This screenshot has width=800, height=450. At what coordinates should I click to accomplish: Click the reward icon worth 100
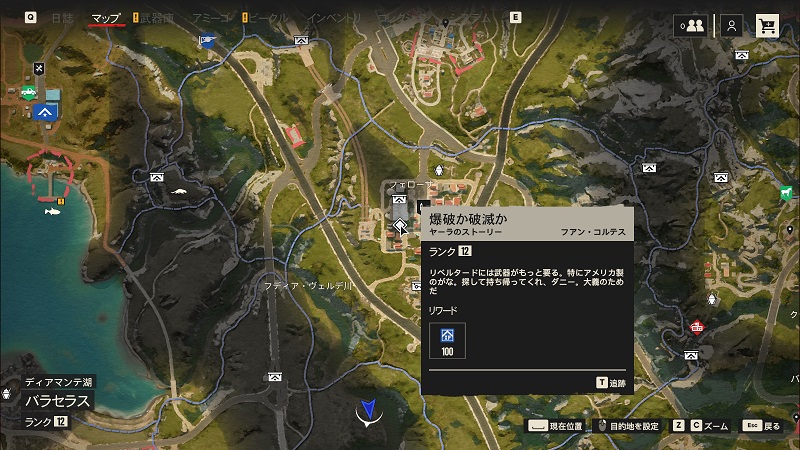[447, 340]
